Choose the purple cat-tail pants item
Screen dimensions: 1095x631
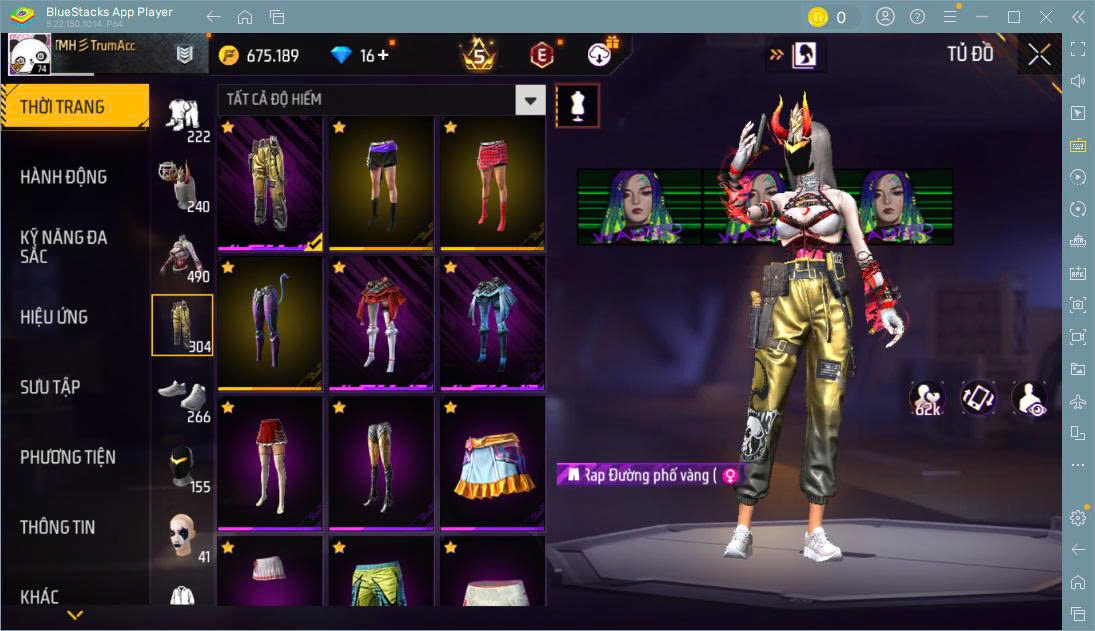pos(270,323)
